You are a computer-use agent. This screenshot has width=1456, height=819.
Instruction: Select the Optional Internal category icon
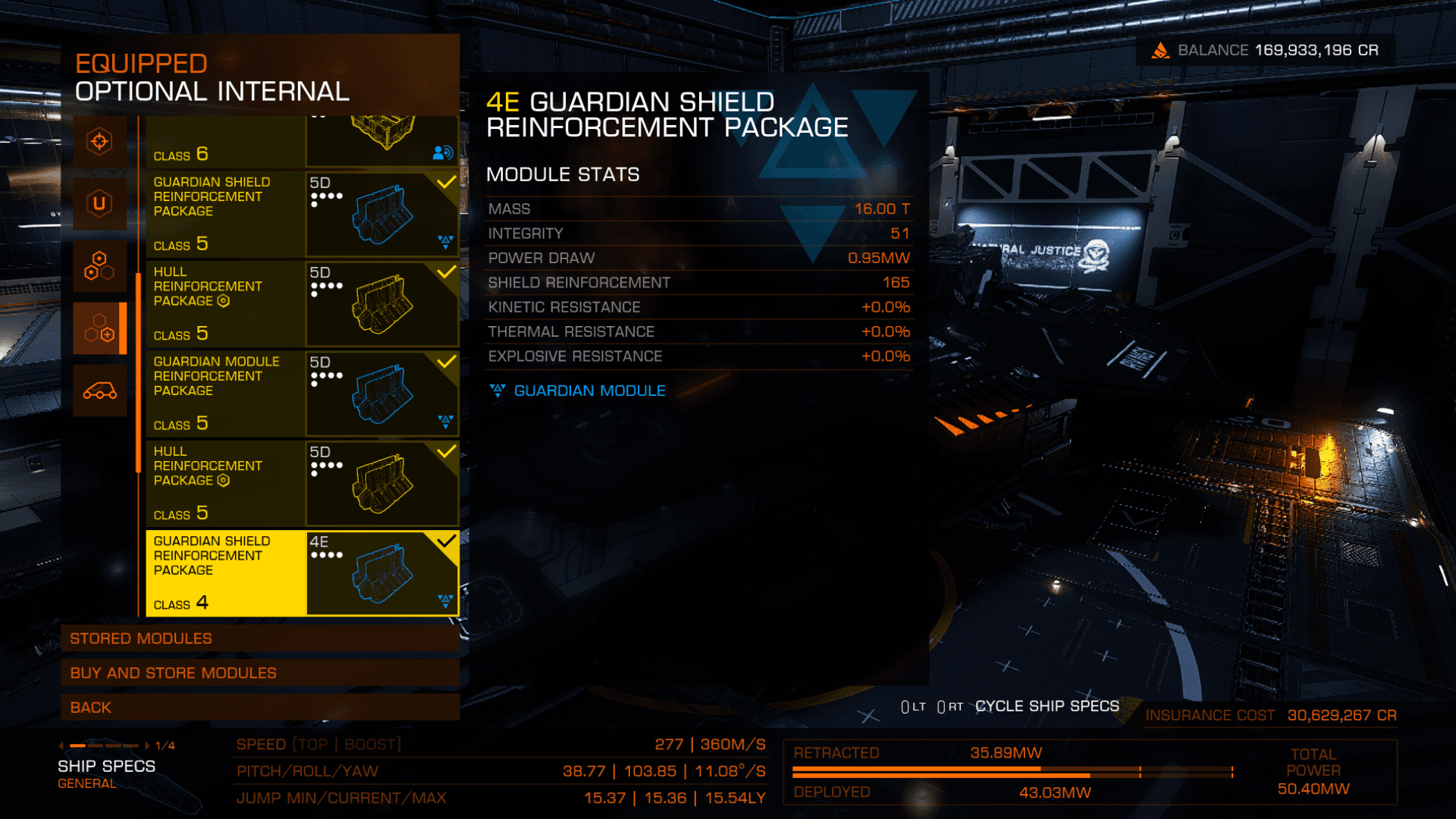pyautogui.click(x=99, y=328)
